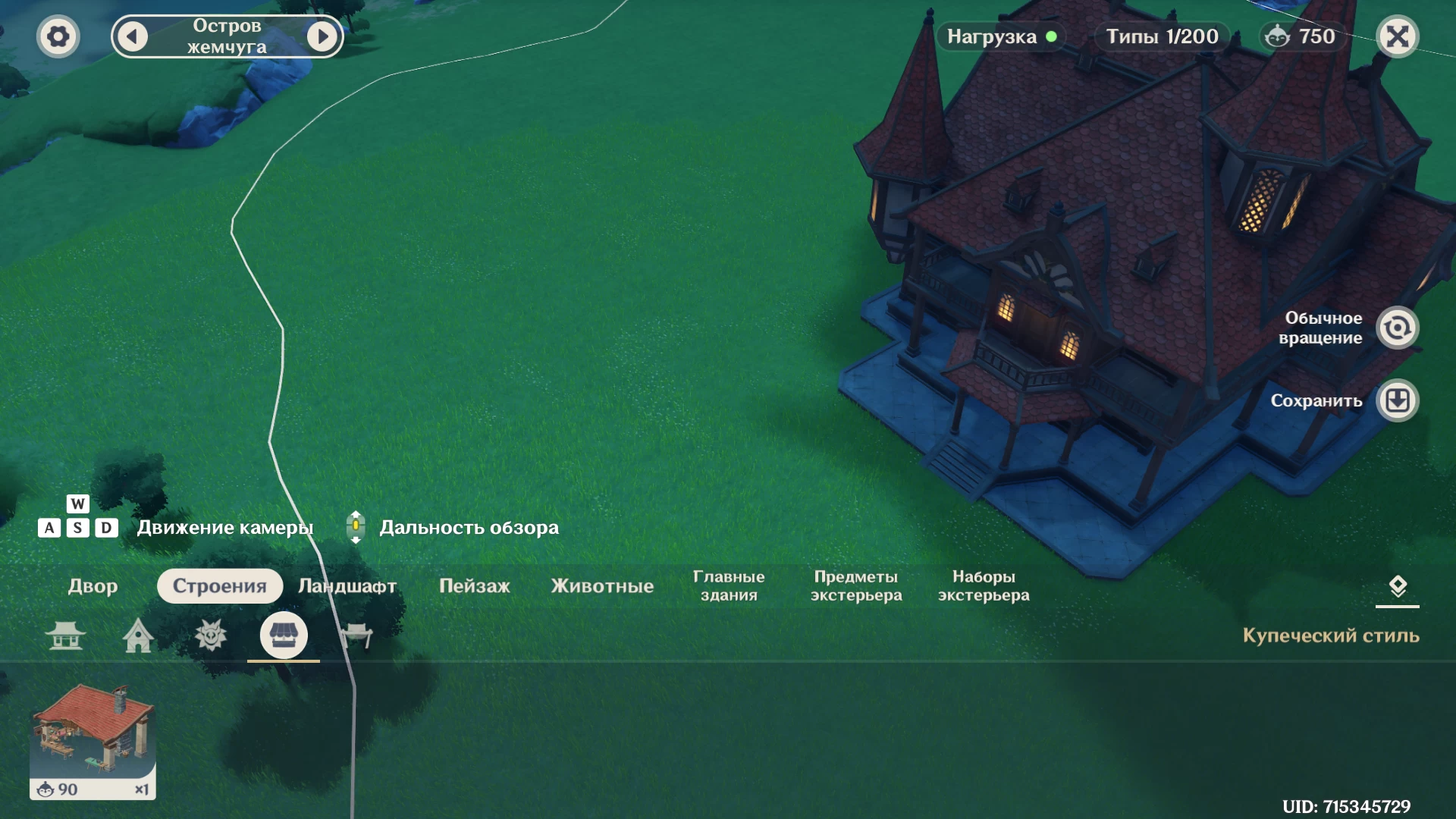Select the pagoda building style icon
This screenshot has width=1456, height=819.
[x=65, y=635]
